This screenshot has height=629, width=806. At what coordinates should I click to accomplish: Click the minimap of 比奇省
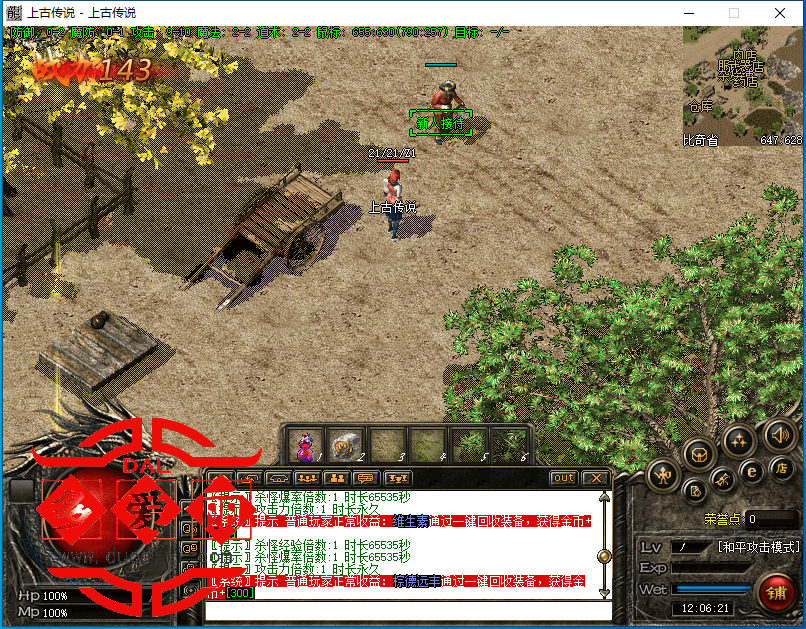[x=743, y=87]
